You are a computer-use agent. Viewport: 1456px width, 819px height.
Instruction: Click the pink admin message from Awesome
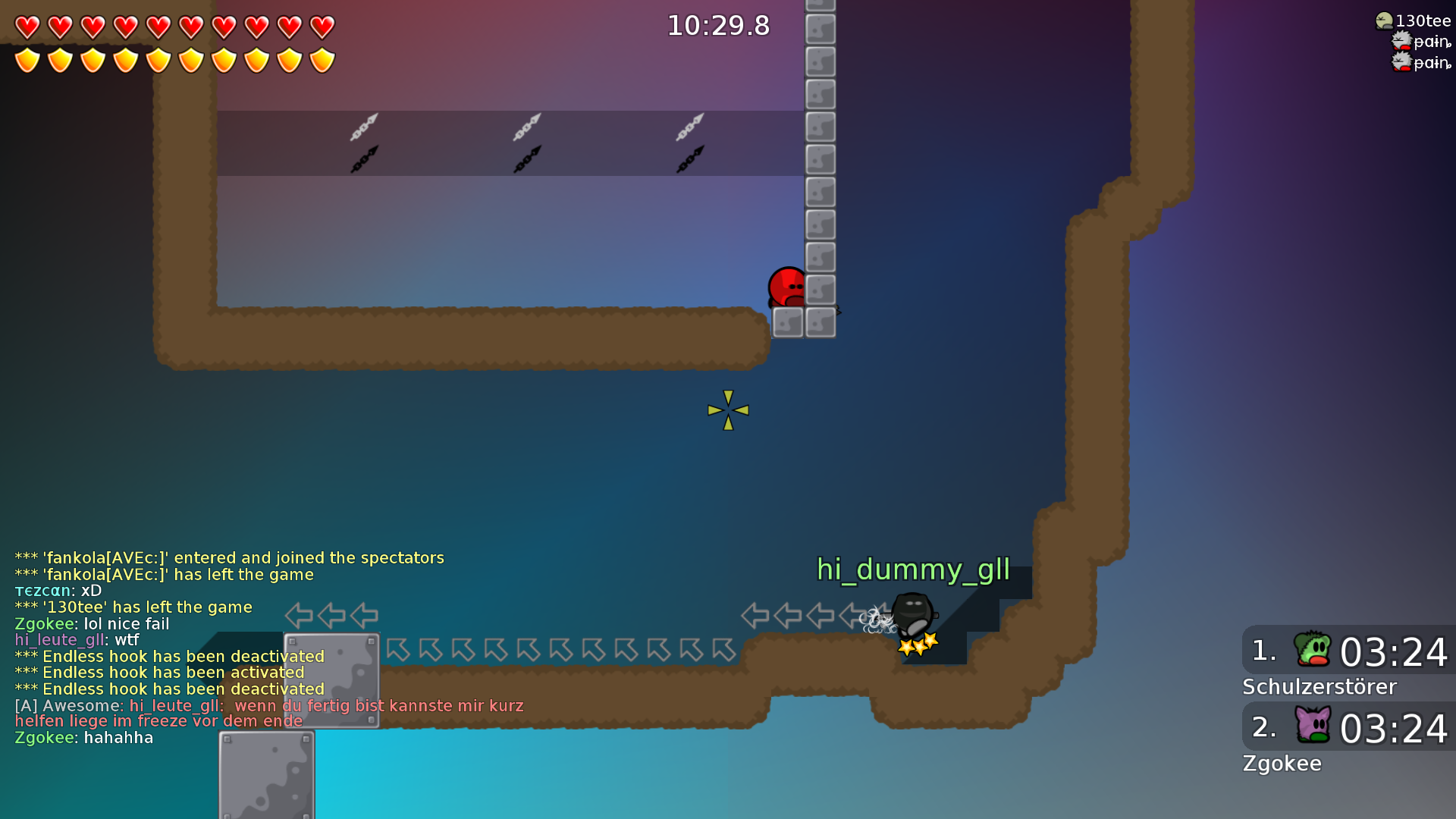265,713
